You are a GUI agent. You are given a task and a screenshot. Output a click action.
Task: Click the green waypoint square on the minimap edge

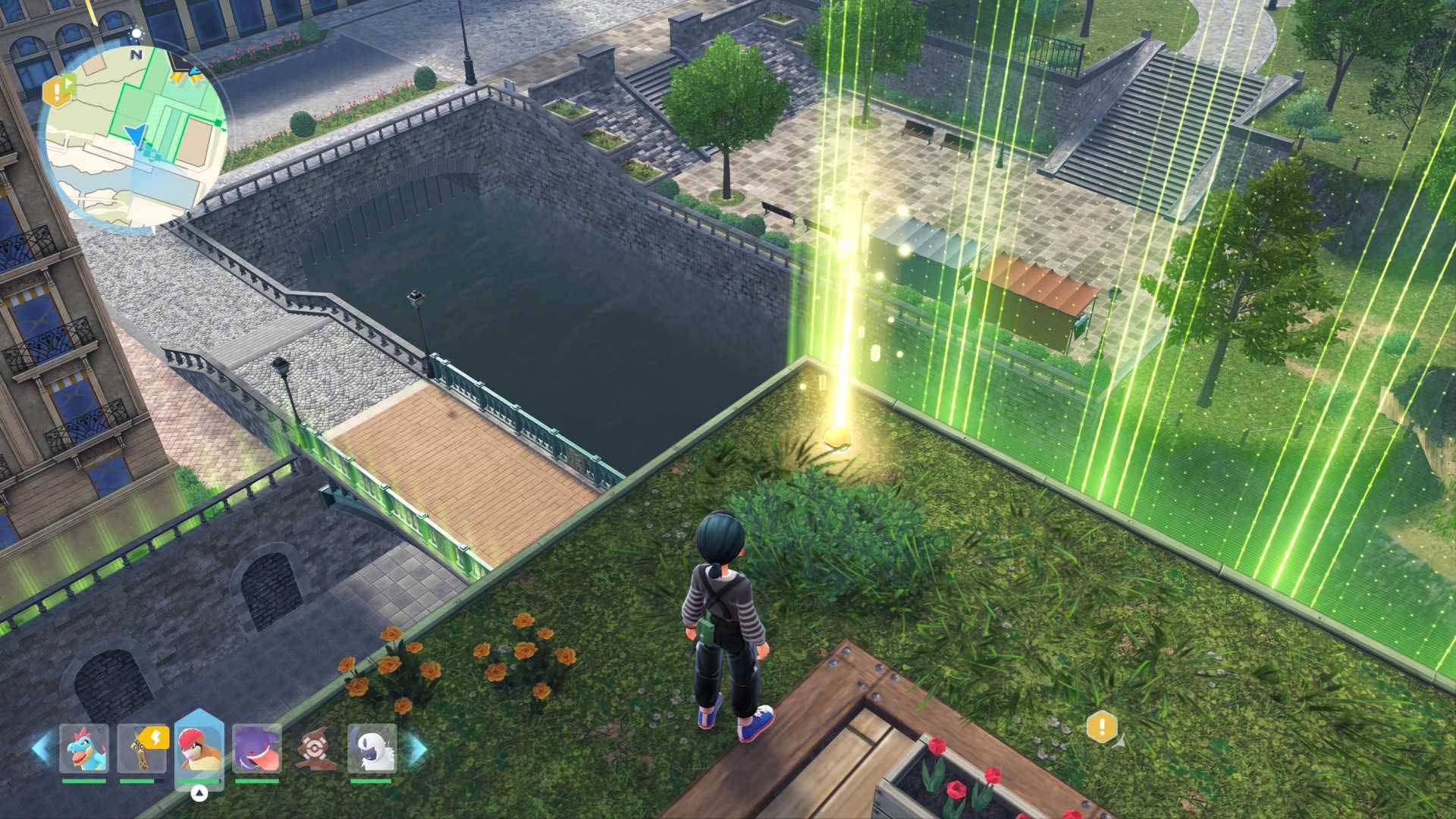pos(217,122)
